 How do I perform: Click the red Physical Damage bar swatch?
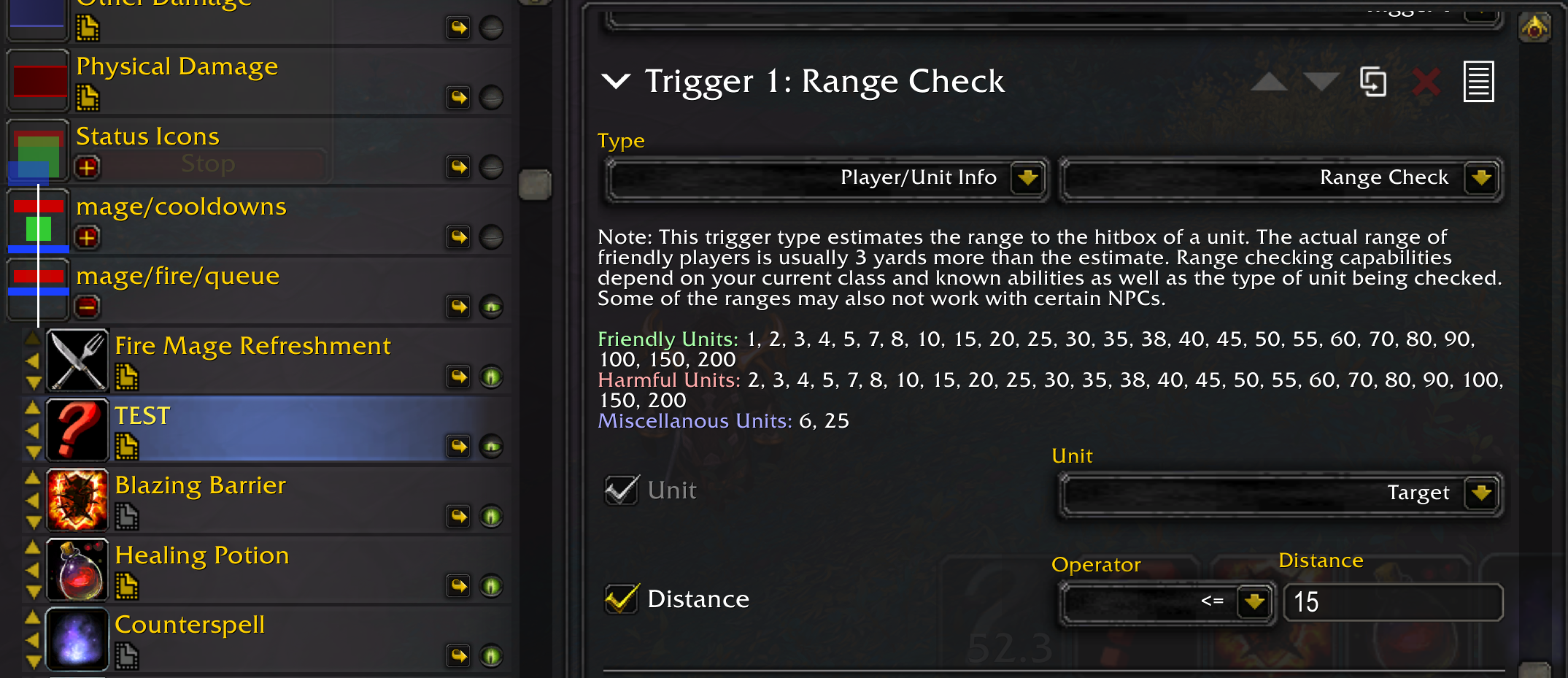(x=37, y=80)
